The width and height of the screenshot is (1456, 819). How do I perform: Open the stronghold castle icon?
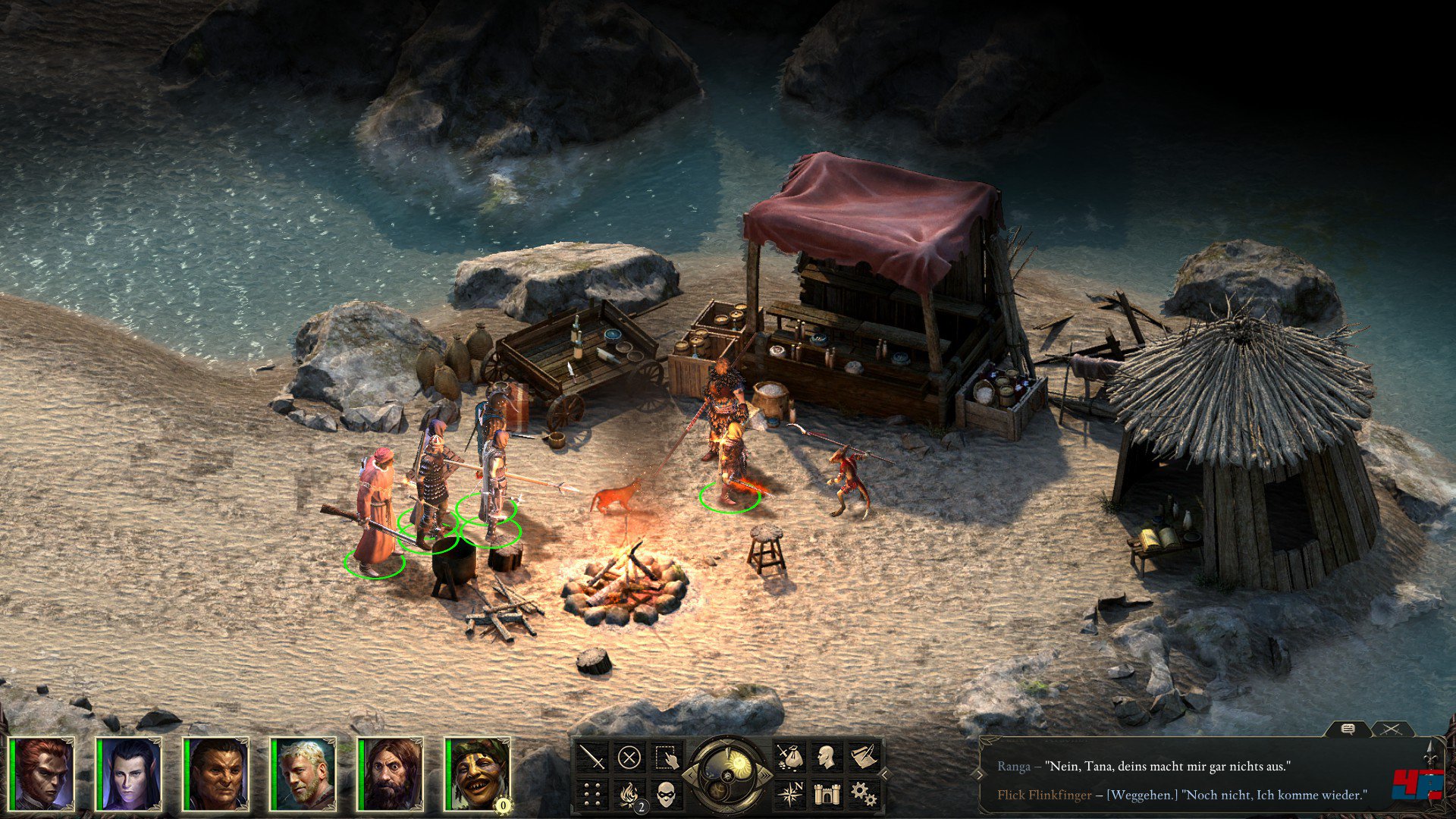[x=826, y=794]
